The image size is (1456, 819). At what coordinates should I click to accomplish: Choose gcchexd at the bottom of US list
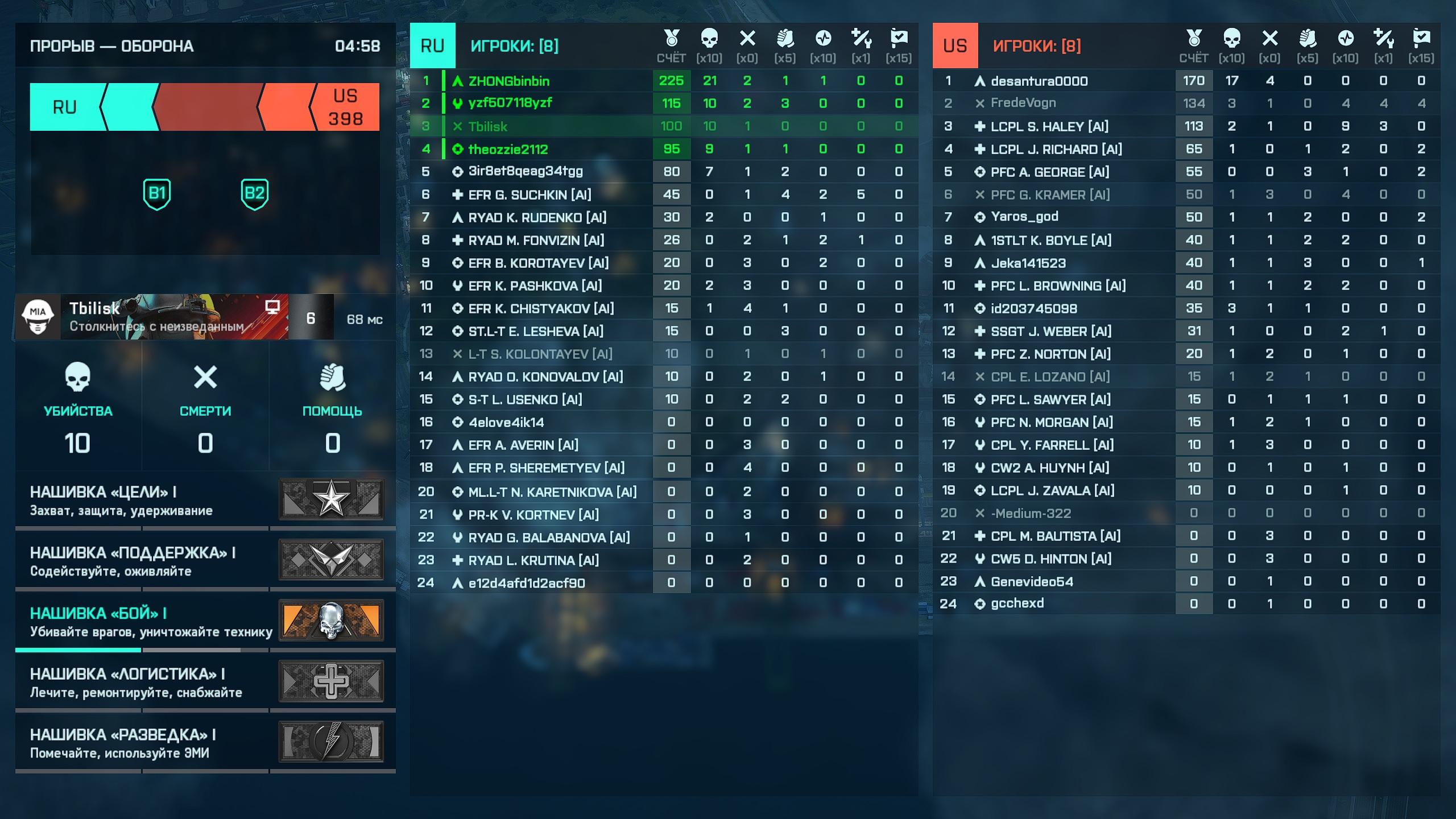pyautogui.click(x=1017, y=604)
